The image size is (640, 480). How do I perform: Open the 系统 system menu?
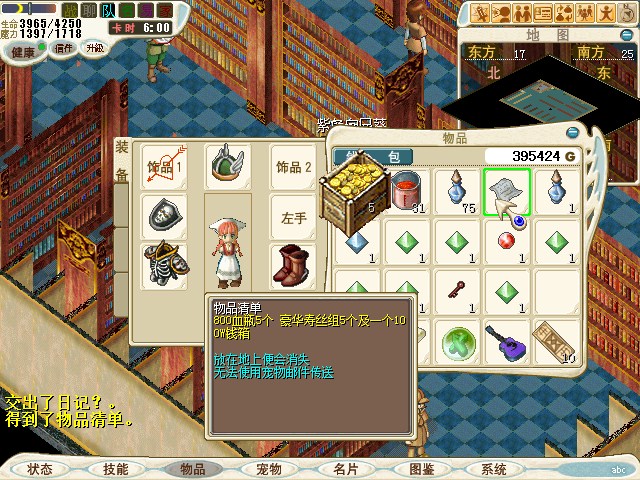tap(494, 468)
